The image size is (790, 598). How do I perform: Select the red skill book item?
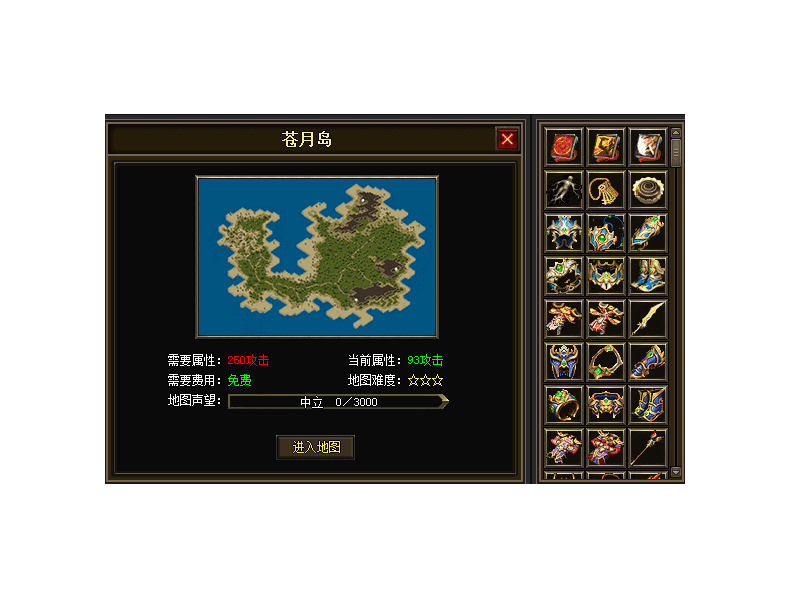(x=564, y=147)
